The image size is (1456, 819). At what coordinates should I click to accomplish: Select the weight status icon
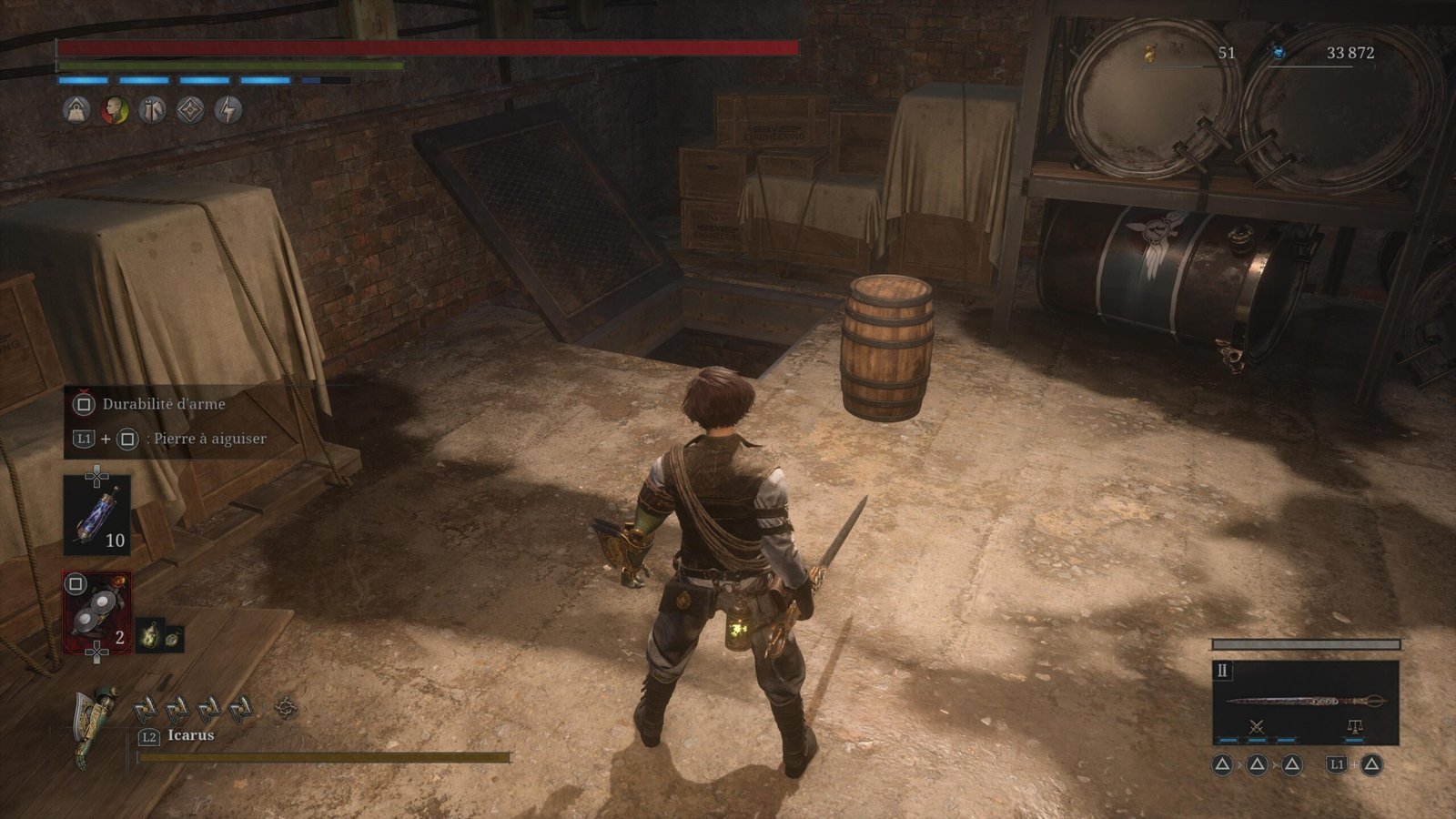pyautogui.click(x=76, y=110)
